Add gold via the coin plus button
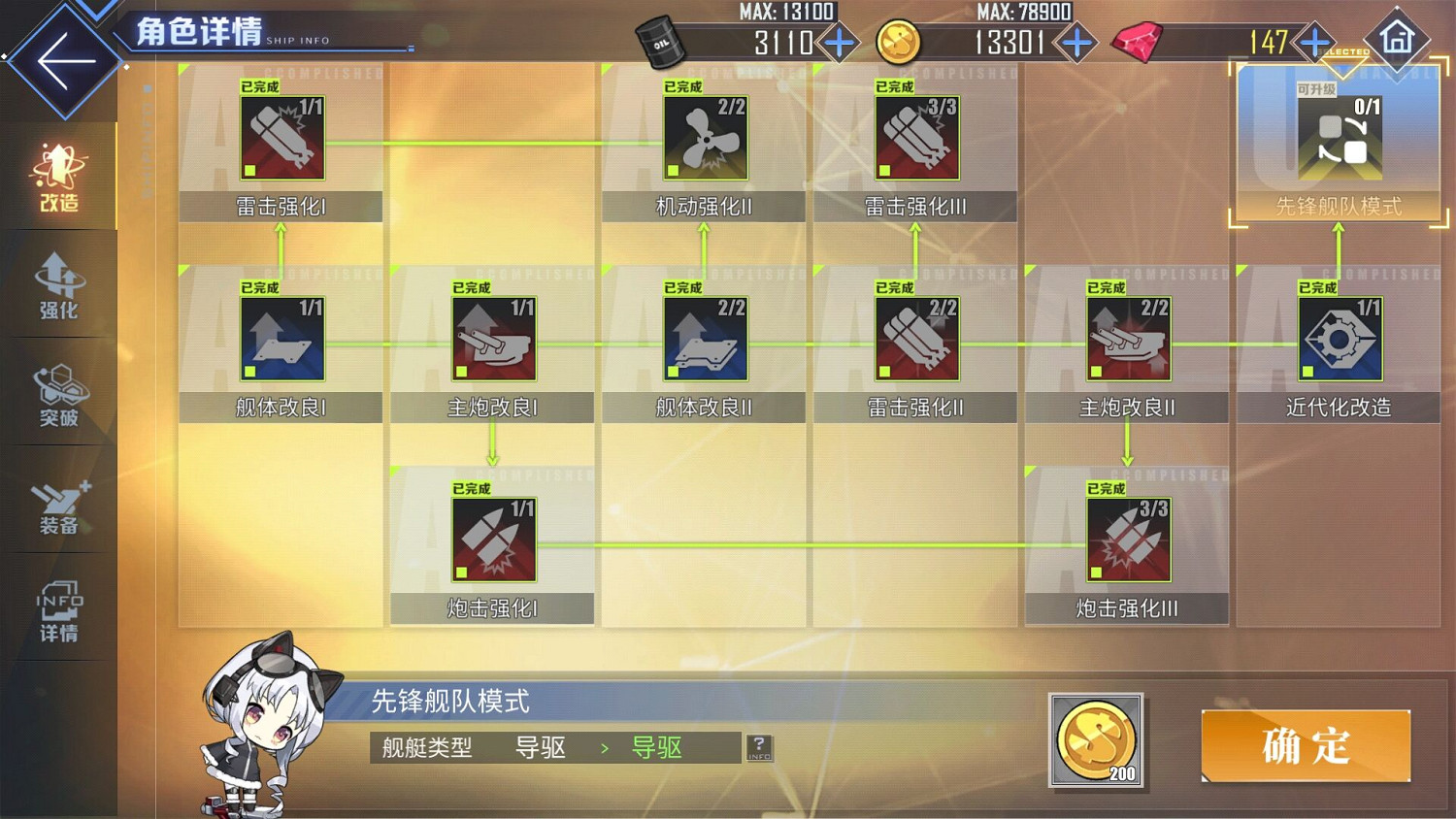Viewport: 1456px width, 819px height. [1074, 42]
